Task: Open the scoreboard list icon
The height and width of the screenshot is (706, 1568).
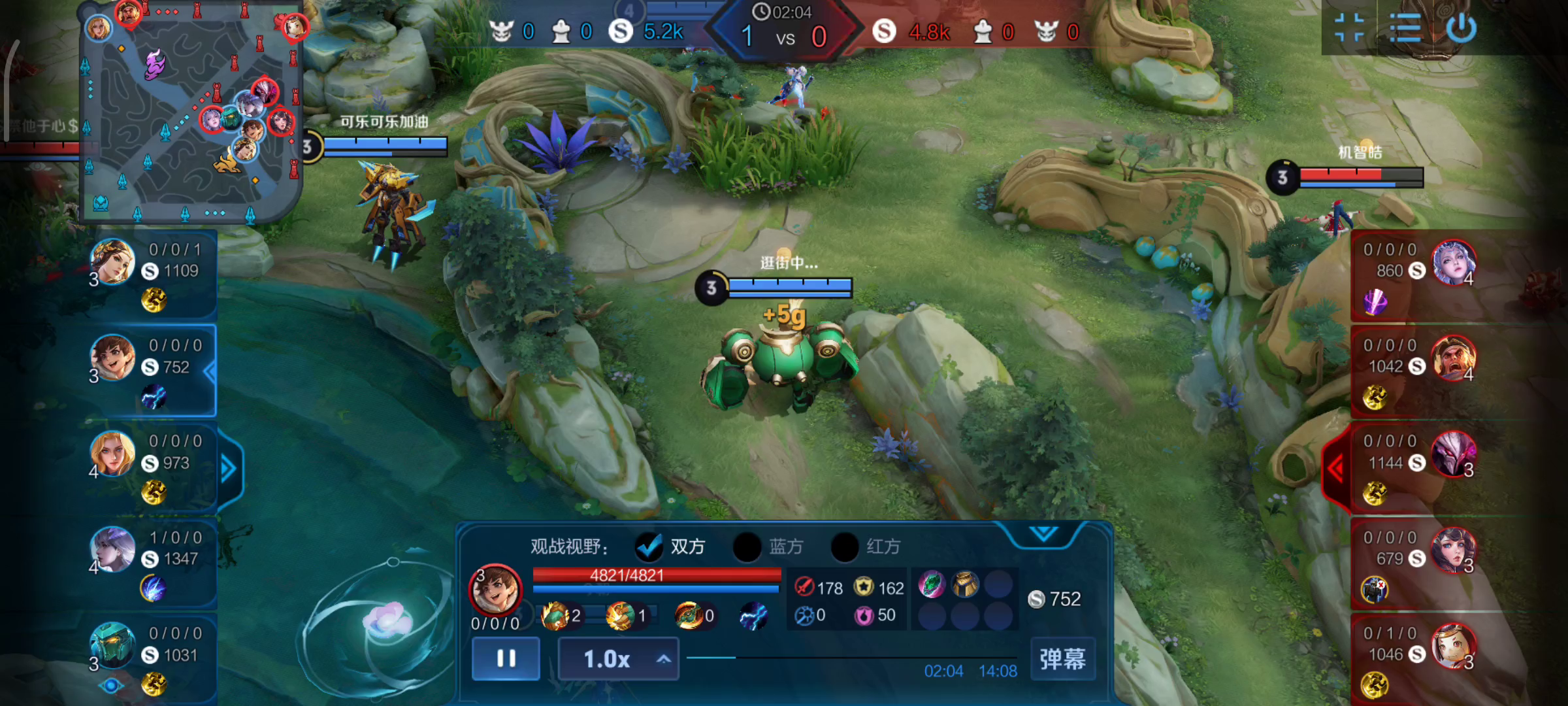Action: pyautogui.click(x=1405, y=29)
